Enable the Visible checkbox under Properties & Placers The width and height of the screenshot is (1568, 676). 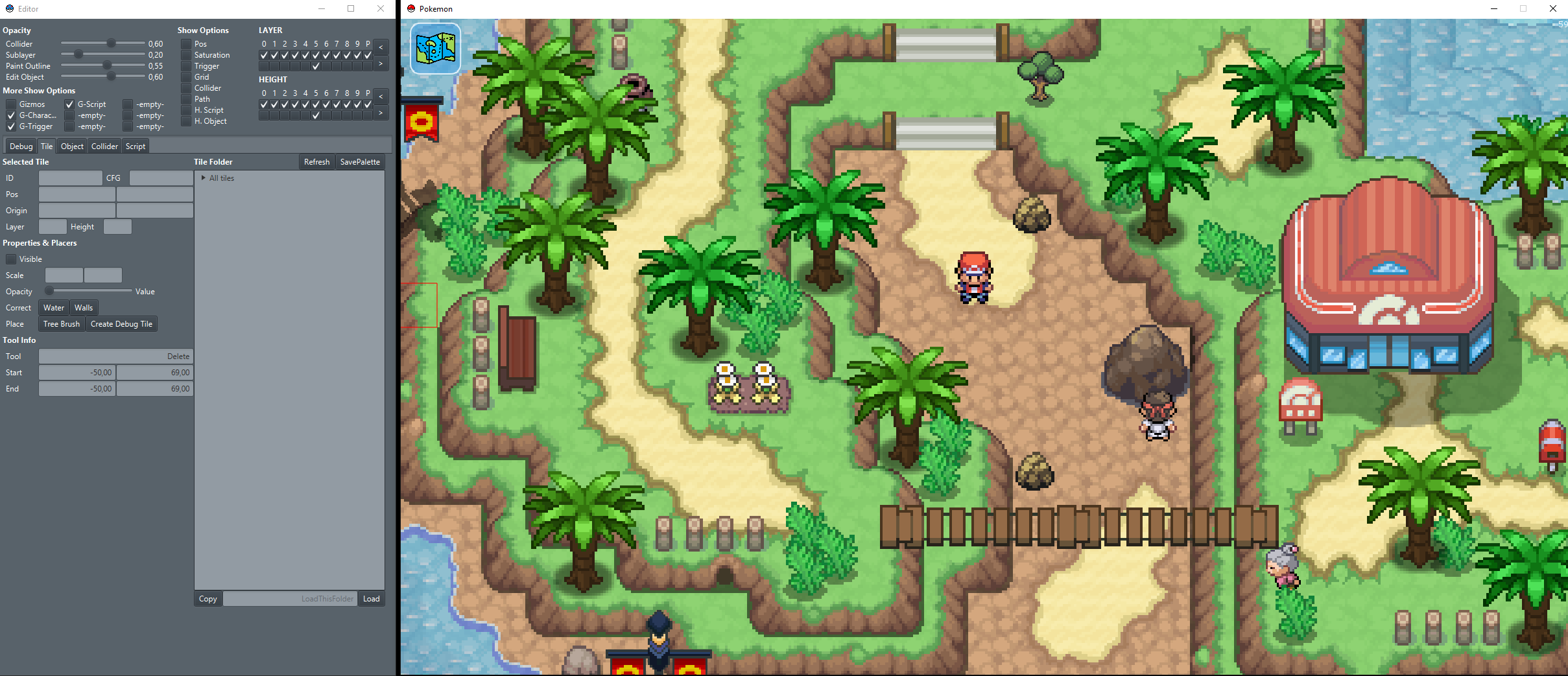point(11,259)
